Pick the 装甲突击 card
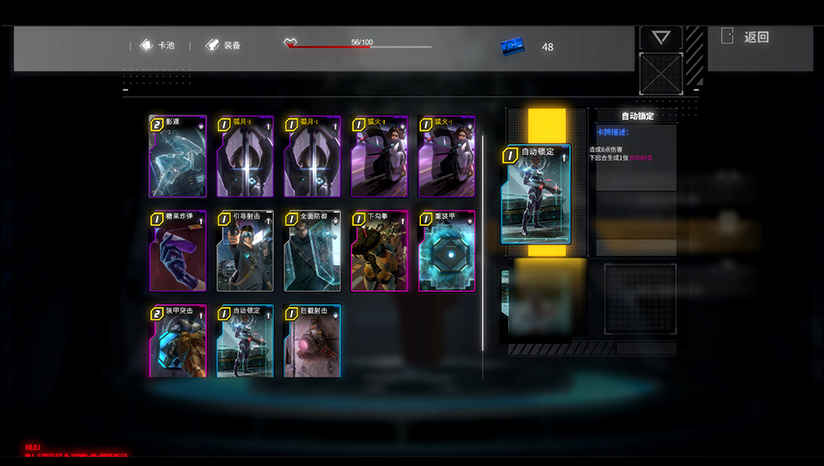The image size is (824, 466). click(178, 341)
